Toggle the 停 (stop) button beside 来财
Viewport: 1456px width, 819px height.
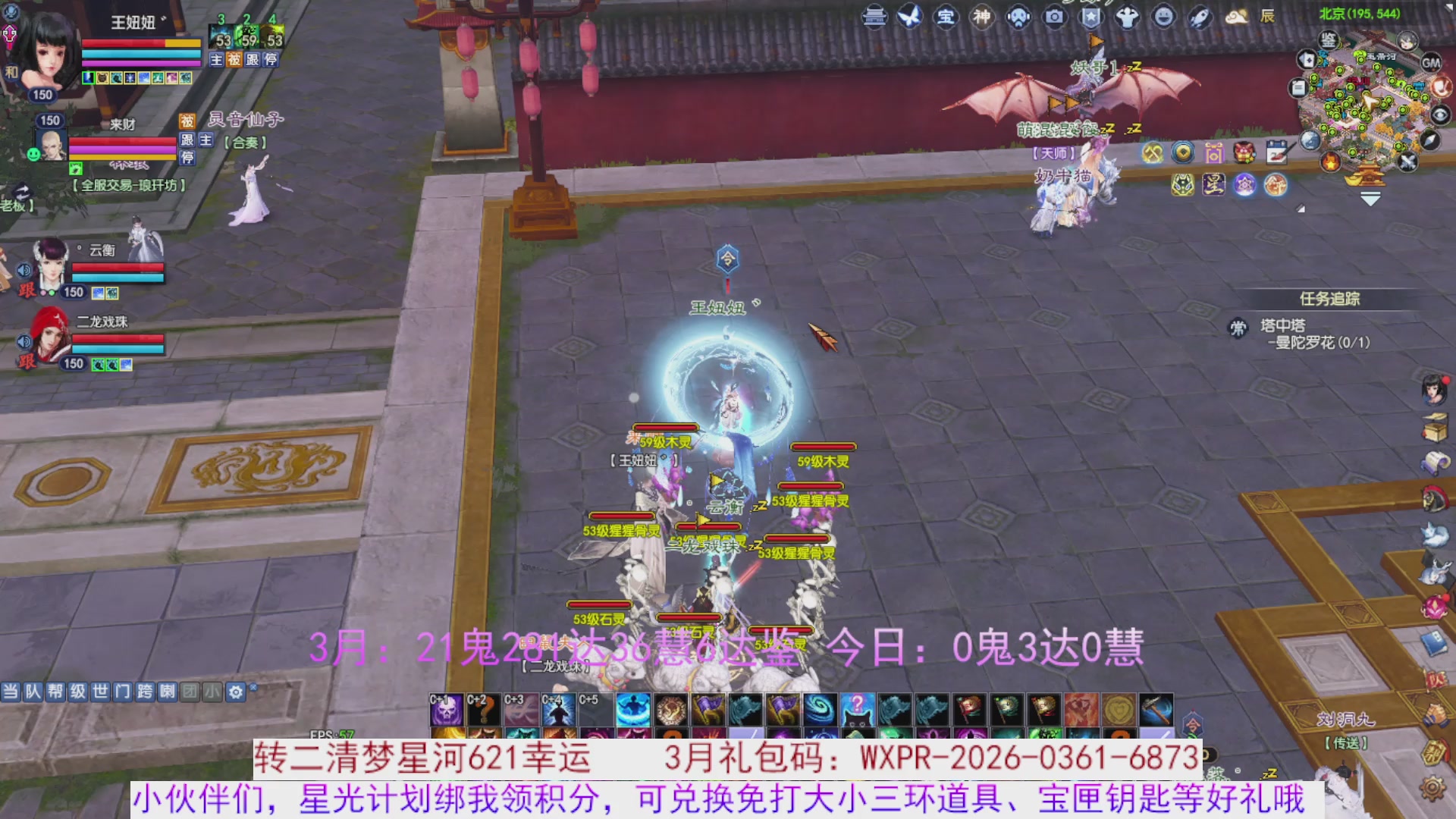188,158
